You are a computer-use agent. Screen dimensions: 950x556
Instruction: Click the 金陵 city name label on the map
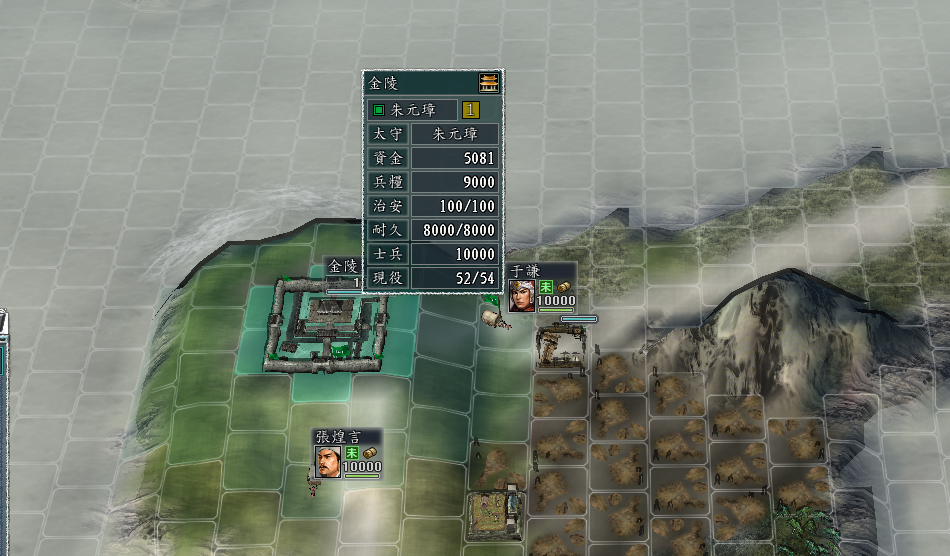pos(342,266)
